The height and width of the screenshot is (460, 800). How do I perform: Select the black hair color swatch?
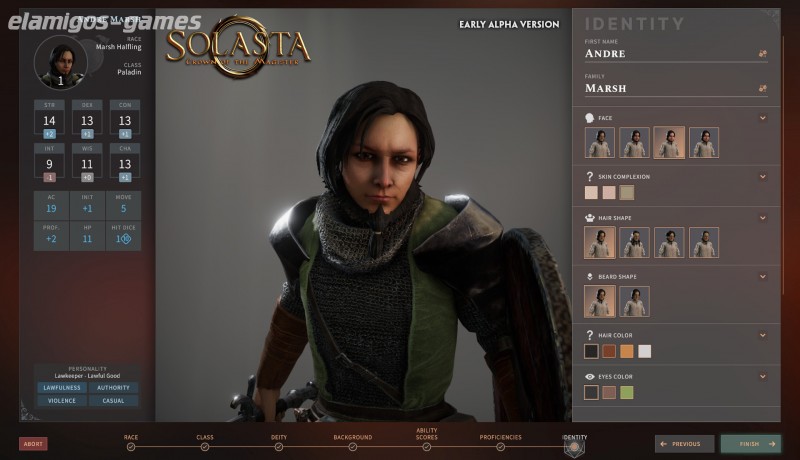591,351
